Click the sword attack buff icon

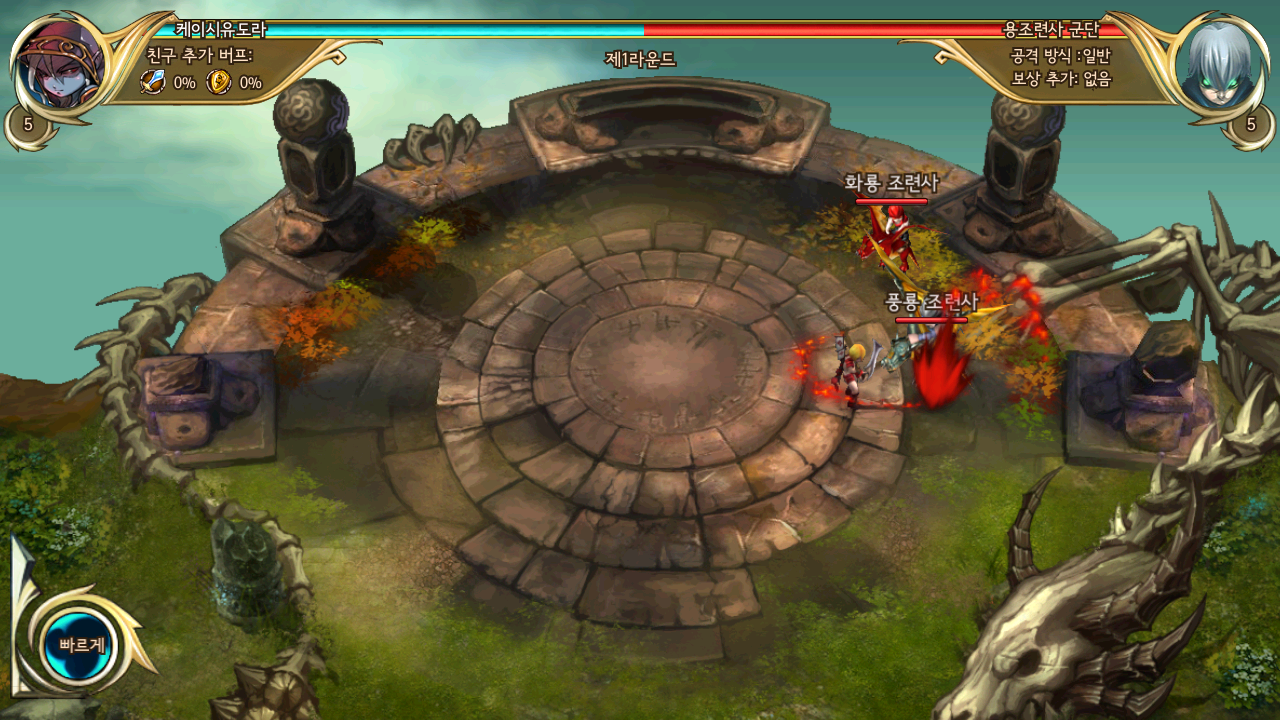[x=153, y=83]
